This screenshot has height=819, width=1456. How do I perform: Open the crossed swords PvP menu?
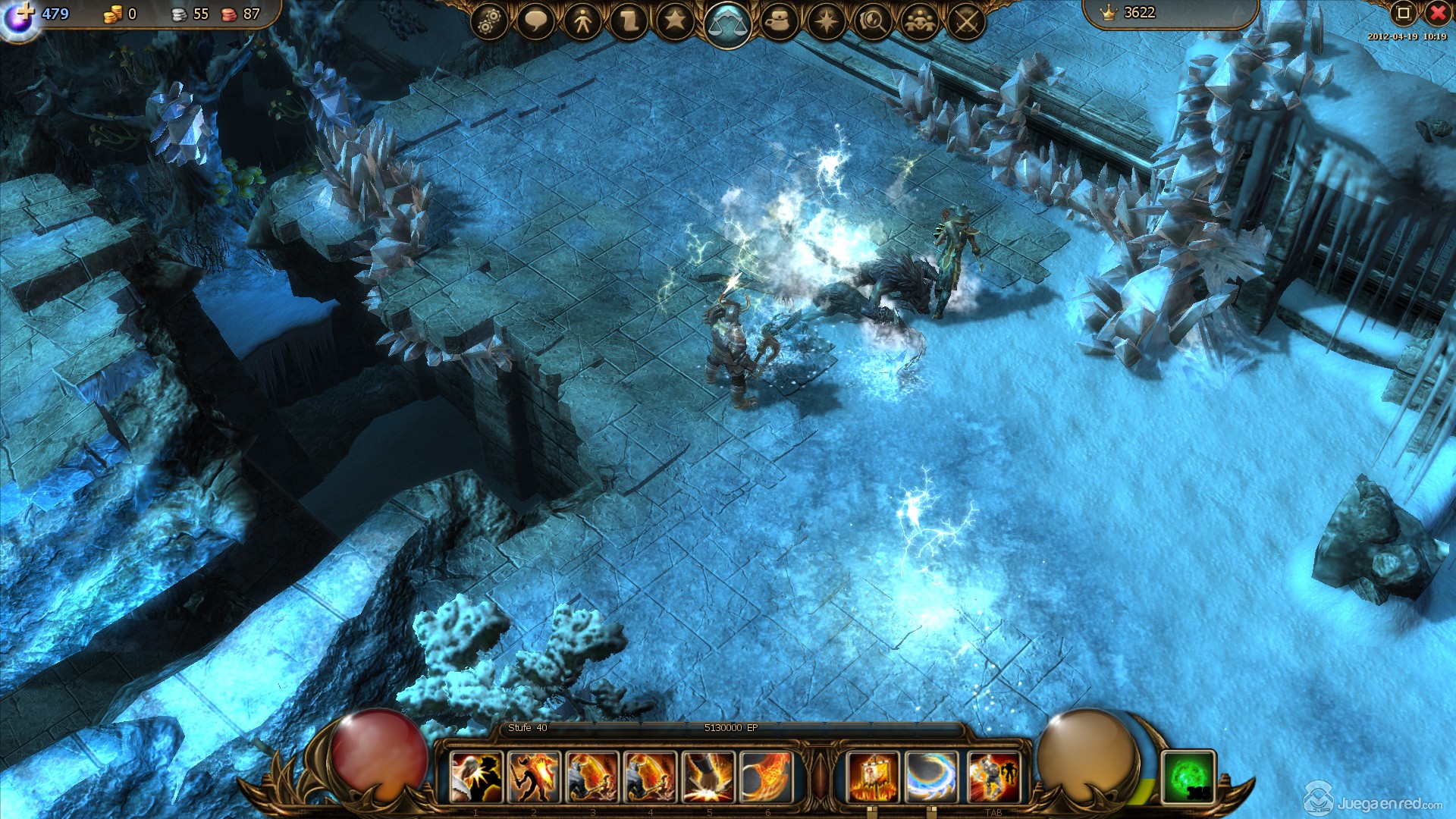pos(966,21)
